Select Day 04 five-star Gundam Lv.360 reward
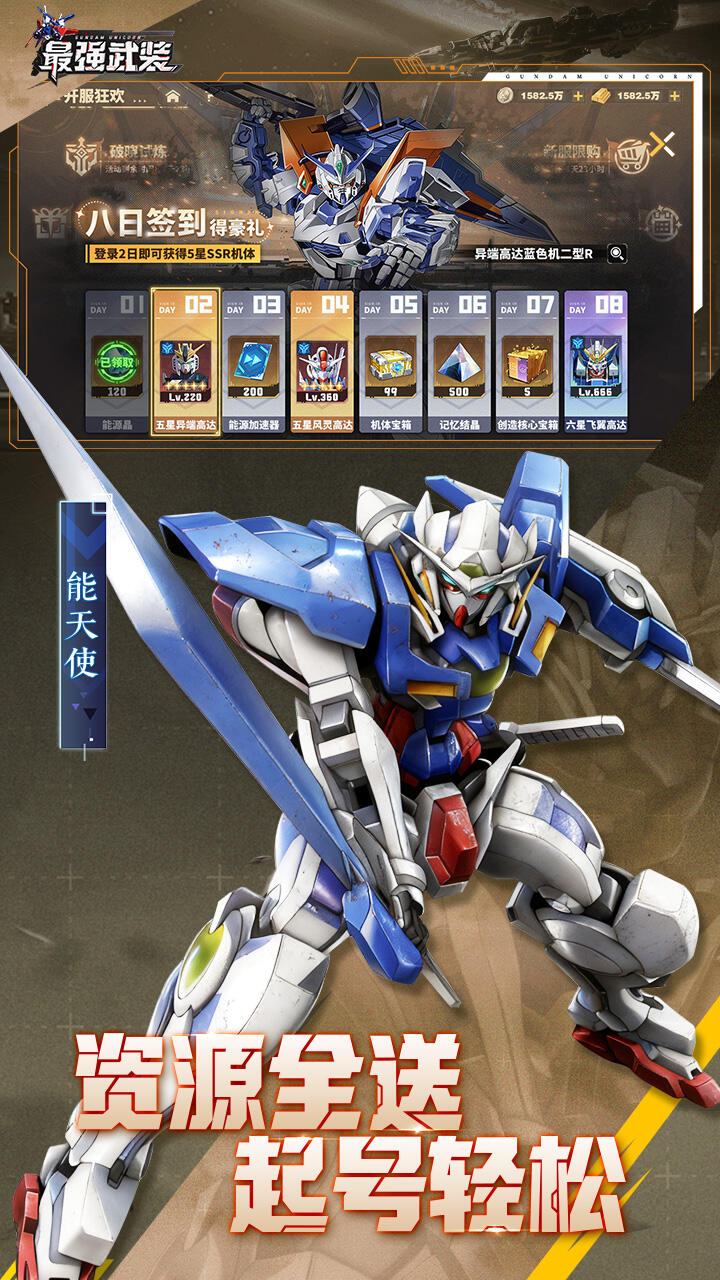 click(x=321, y=362)
